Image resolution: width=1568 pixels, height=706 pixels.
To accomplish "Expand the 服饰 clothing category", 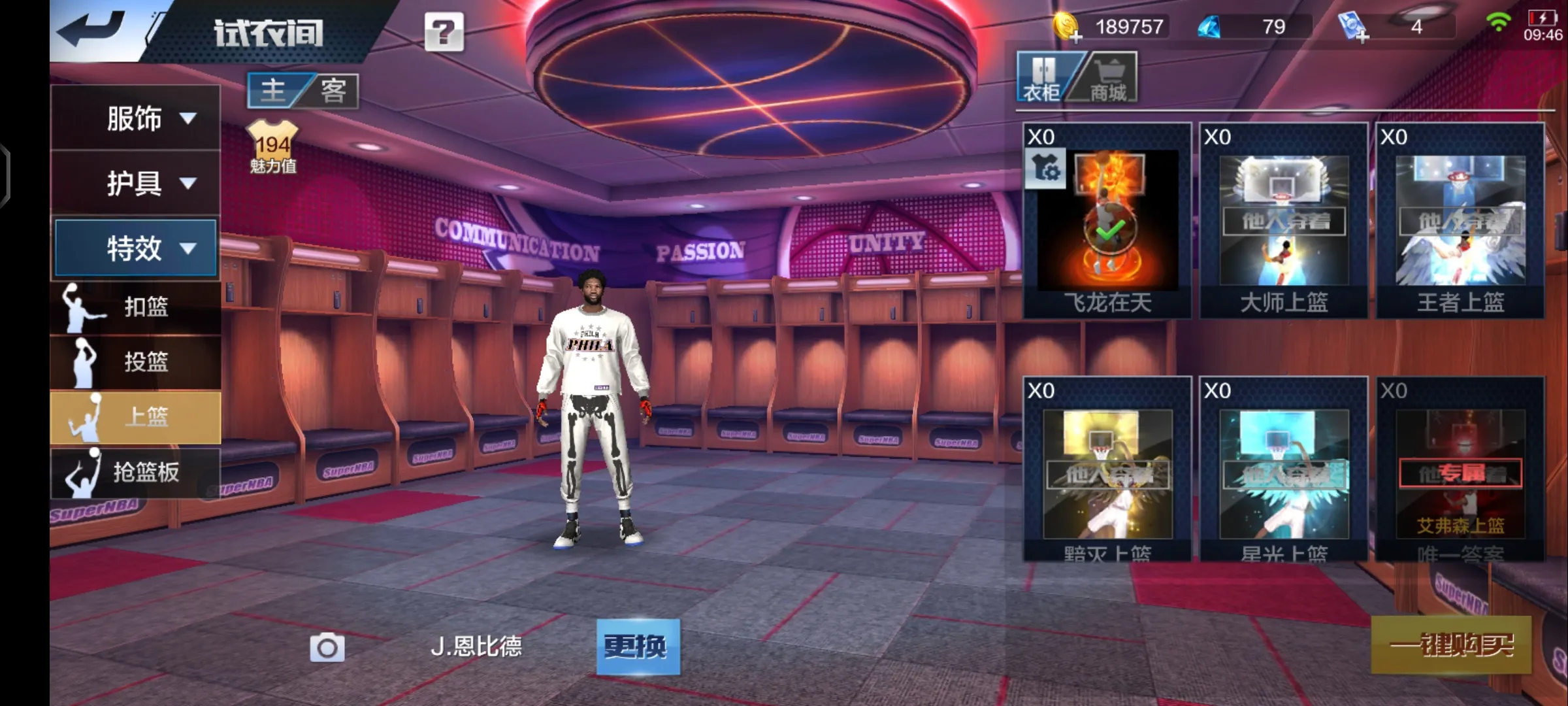I will tap(135, 118).
